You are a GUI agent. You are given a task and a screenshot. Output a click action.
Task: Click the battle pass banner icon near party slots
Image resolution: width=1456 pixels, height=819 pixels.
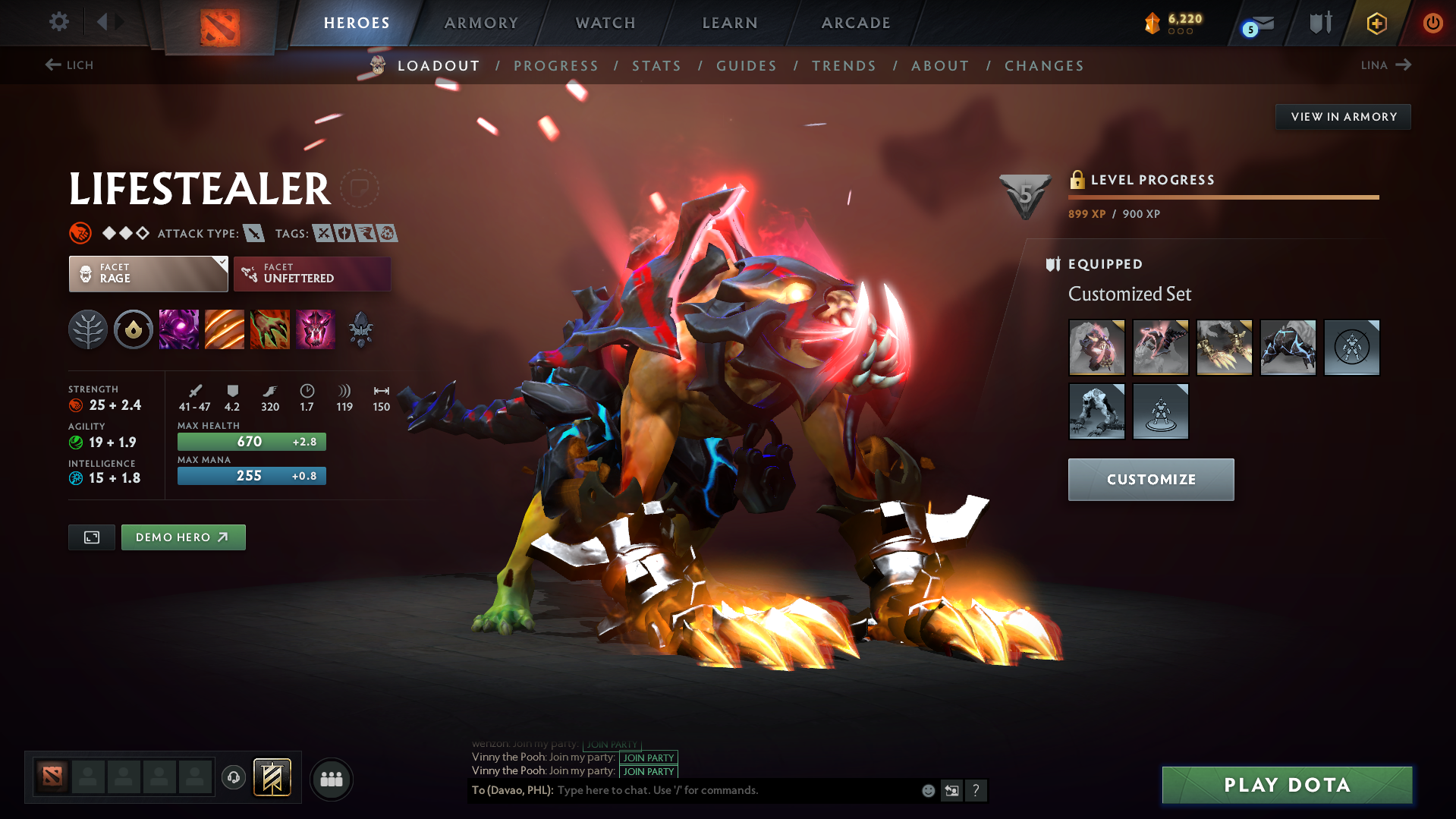273,778
